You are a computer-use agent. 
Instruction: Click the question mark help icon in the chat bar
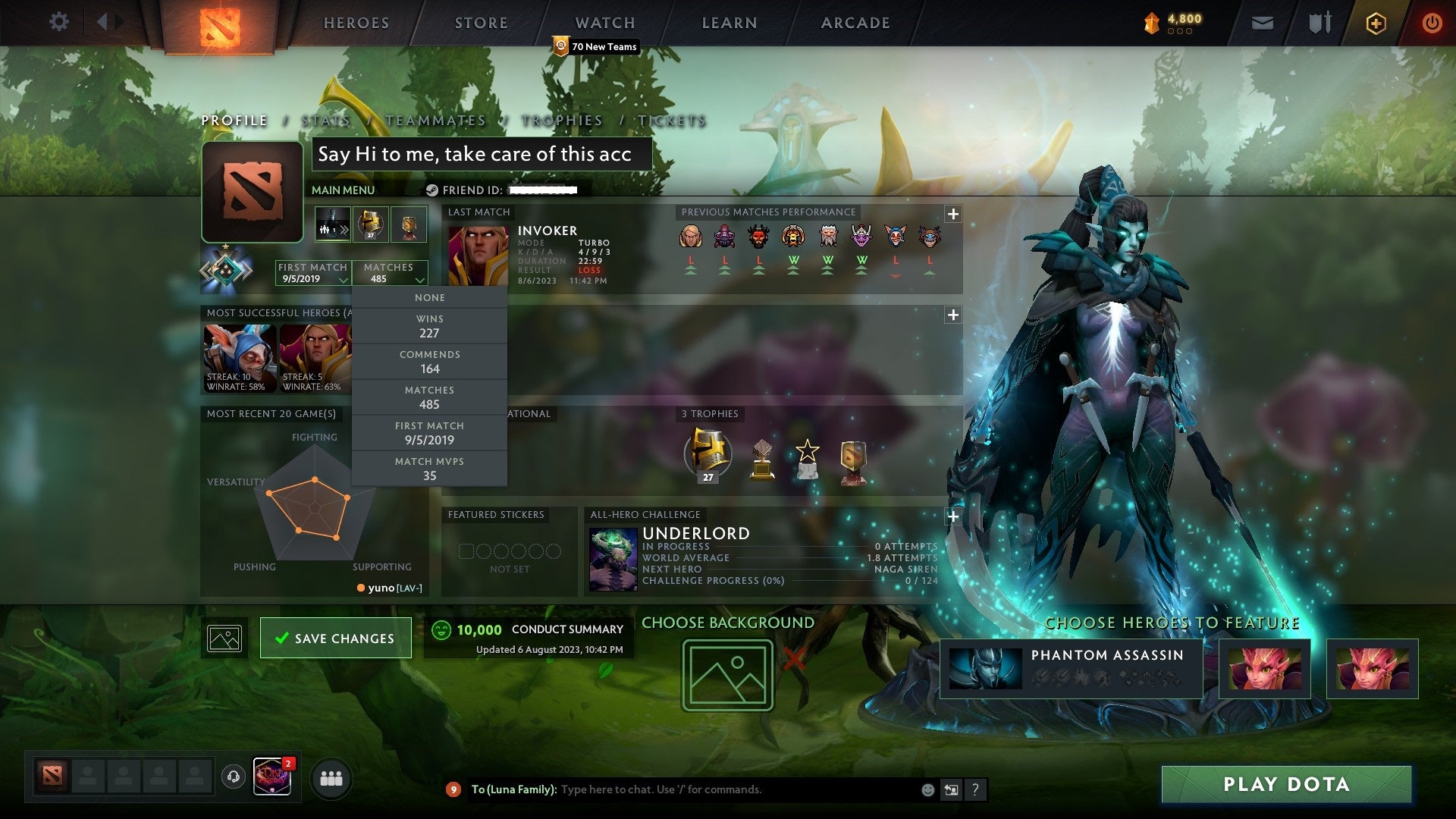975,789
